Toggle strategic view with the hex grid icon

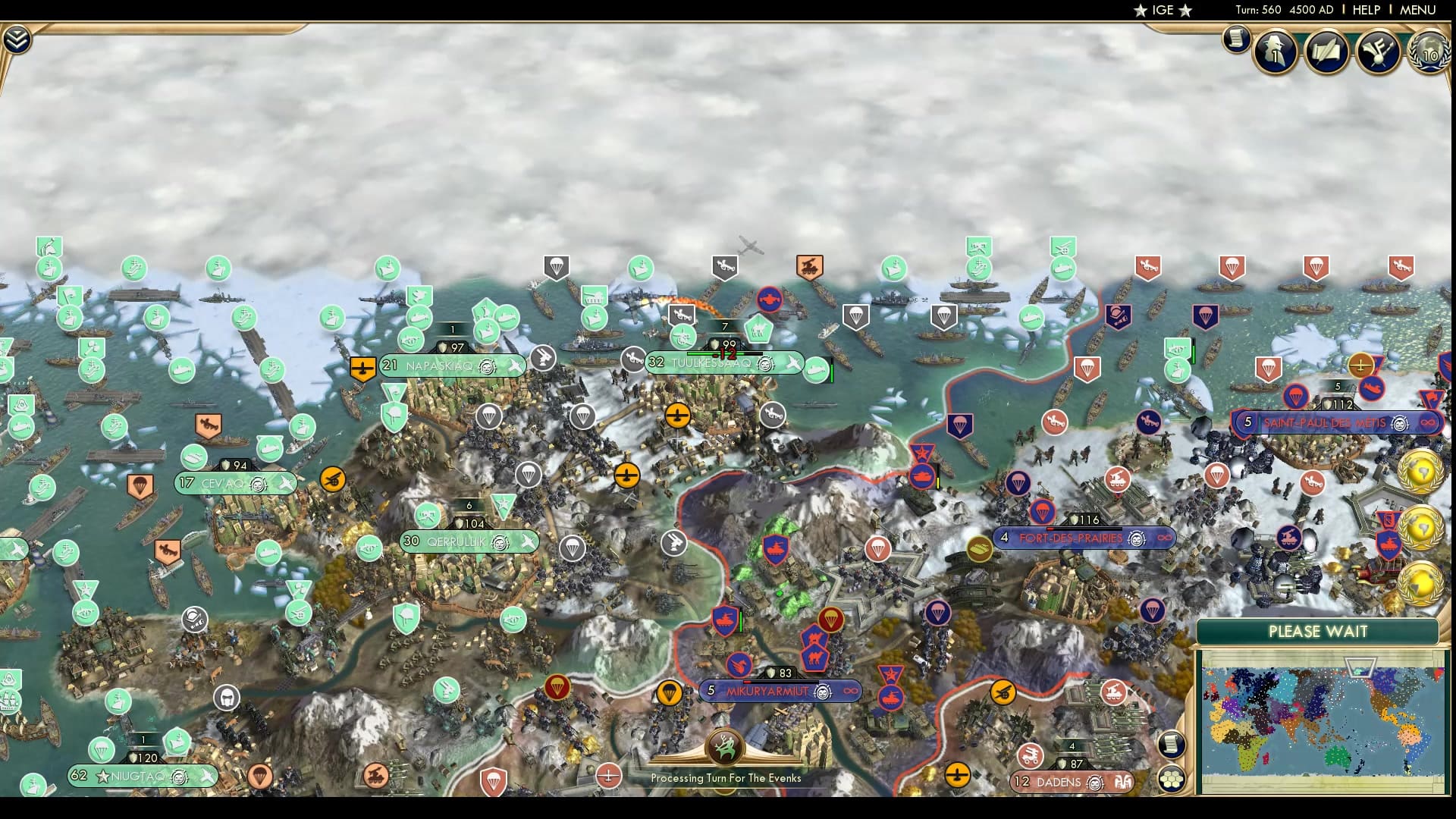click(1172, 778)
